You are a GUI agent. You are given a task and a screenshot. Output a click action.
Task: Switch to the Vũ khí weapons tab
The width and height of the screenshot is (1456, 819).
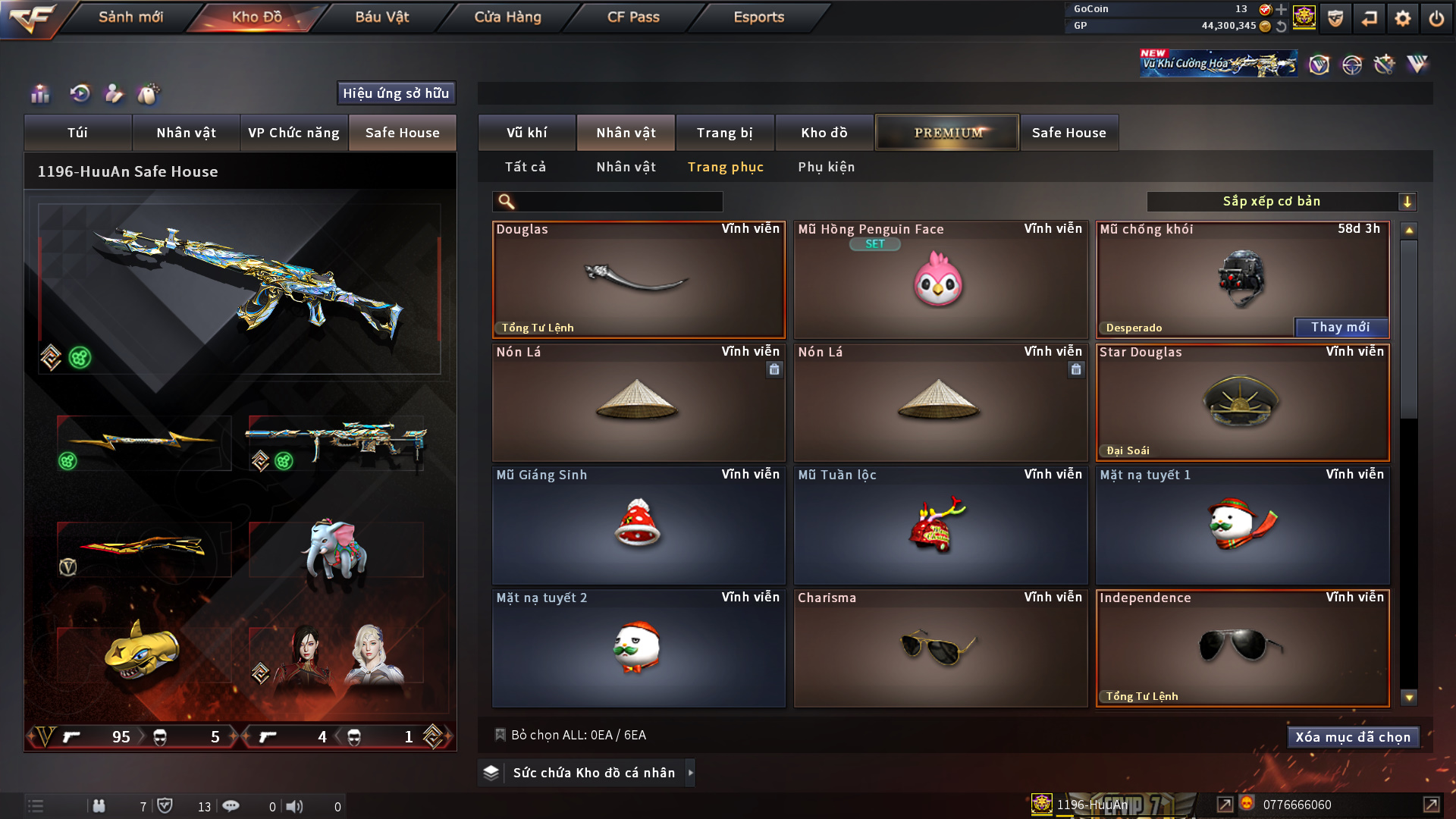coord(526,133)
